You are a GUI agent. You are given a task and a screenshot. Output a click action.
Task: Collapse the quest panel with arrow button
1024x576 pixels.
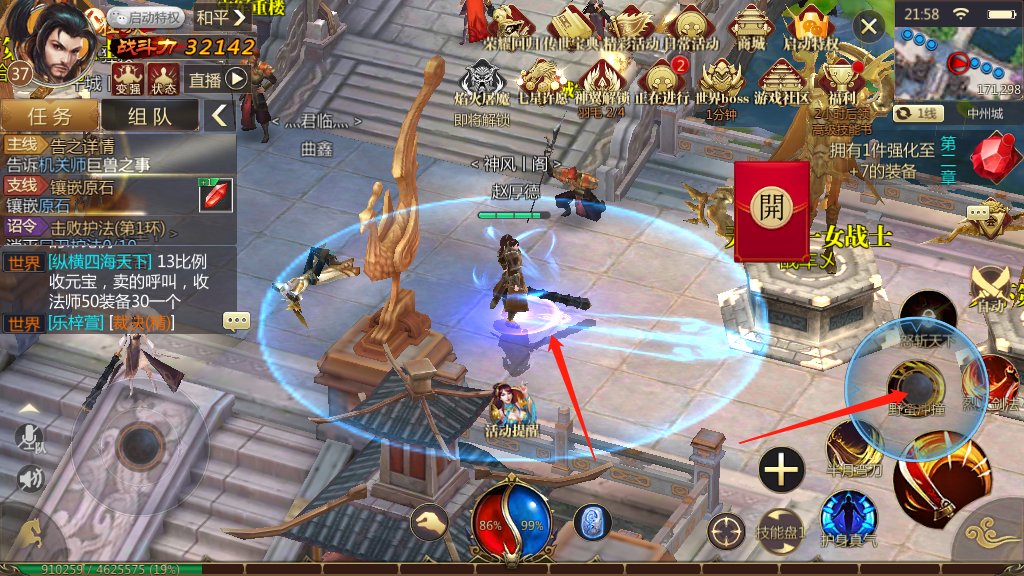(220, 116)
